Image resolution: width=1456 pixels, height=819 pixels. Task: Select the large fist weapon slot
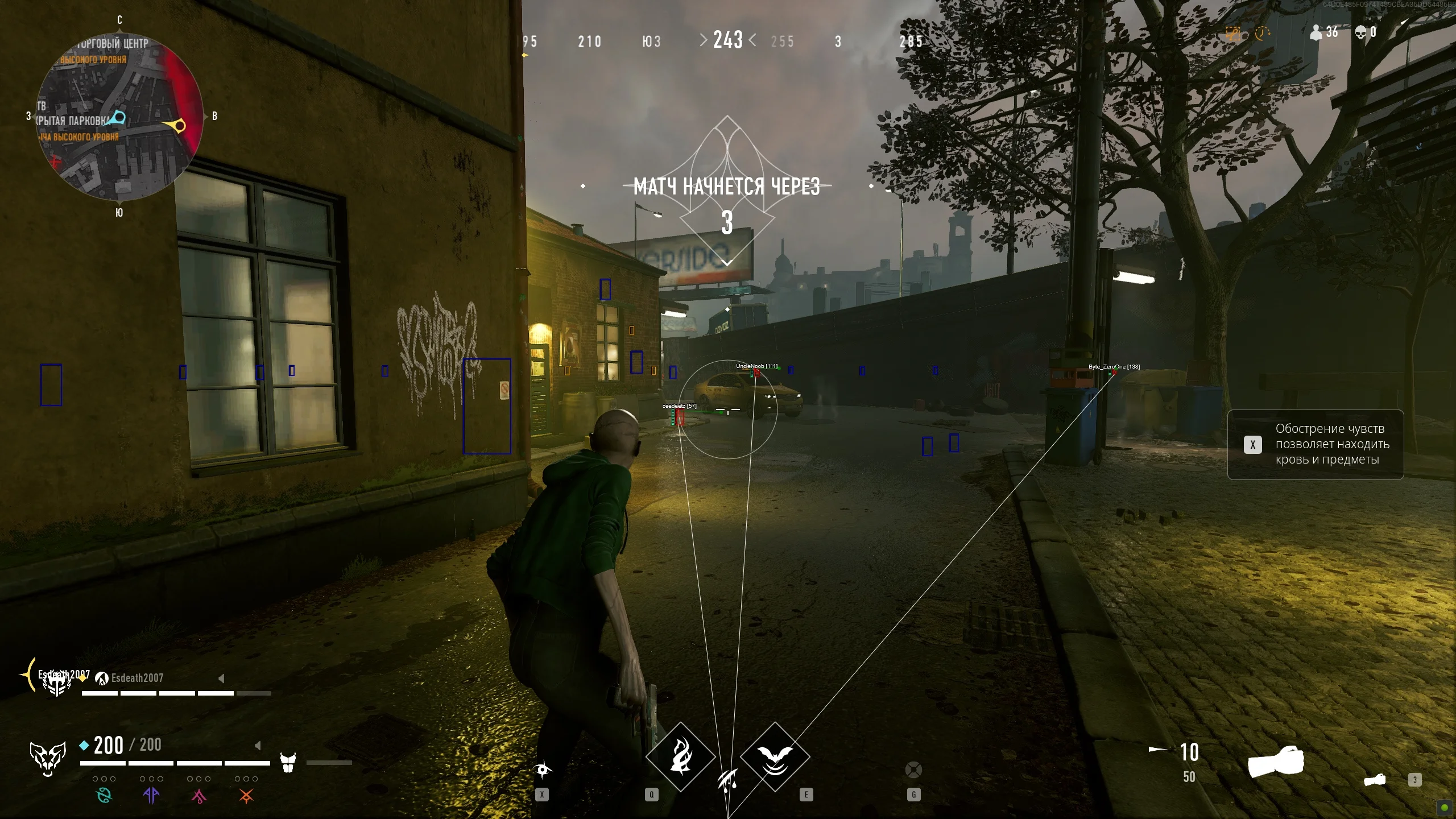point(1276,762)
